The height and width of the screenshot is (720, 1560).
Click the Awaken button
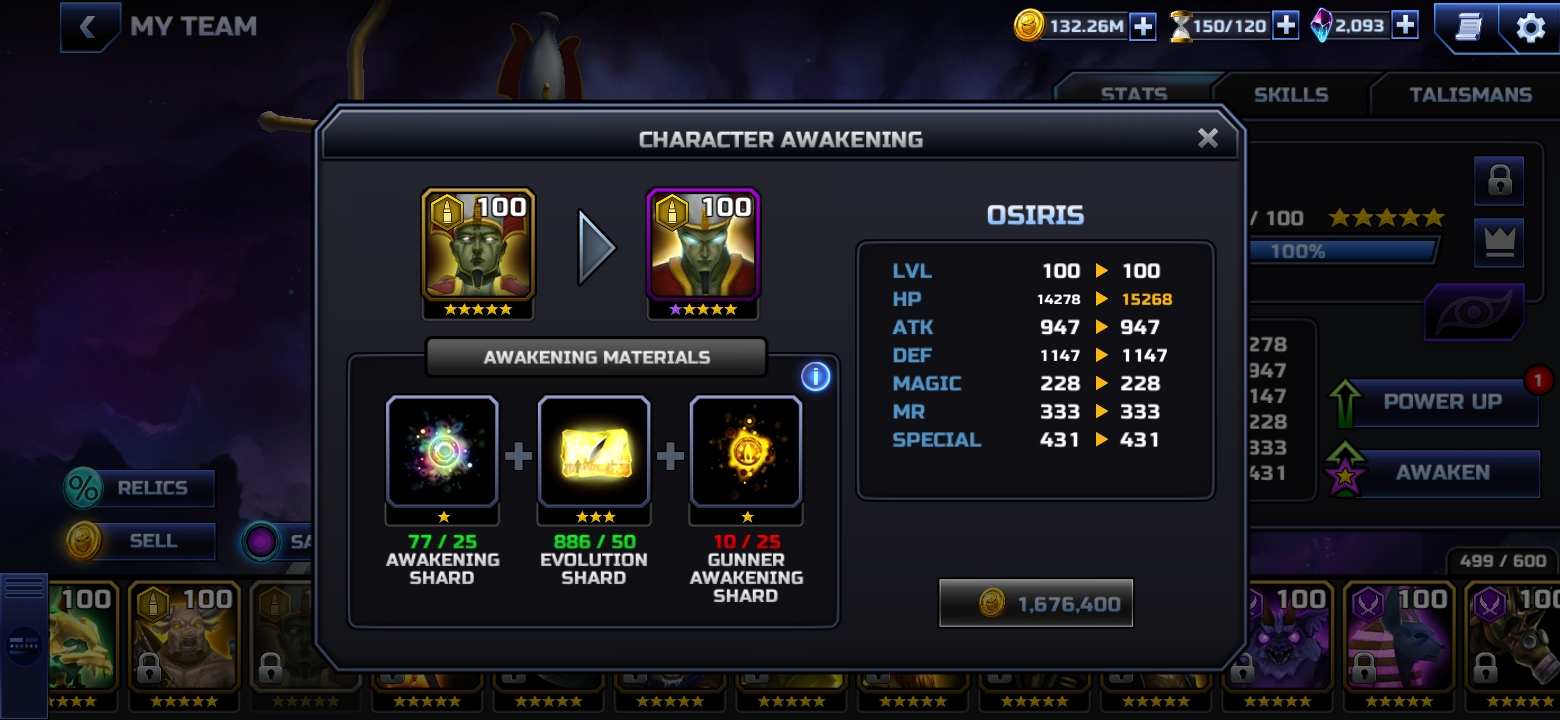(1441, 473)
